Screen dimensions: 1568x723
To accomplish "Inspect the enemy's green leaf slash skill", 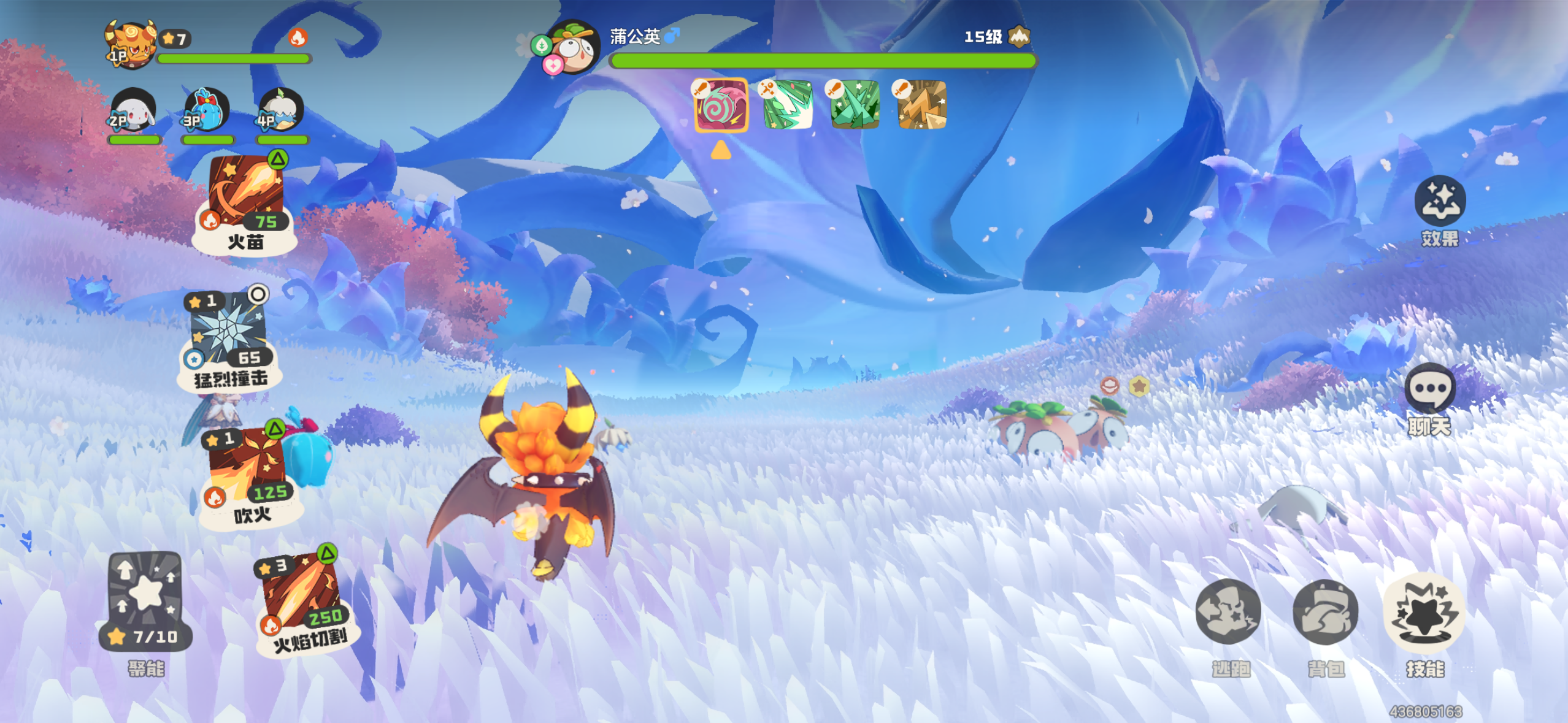I will pos(788,105).
